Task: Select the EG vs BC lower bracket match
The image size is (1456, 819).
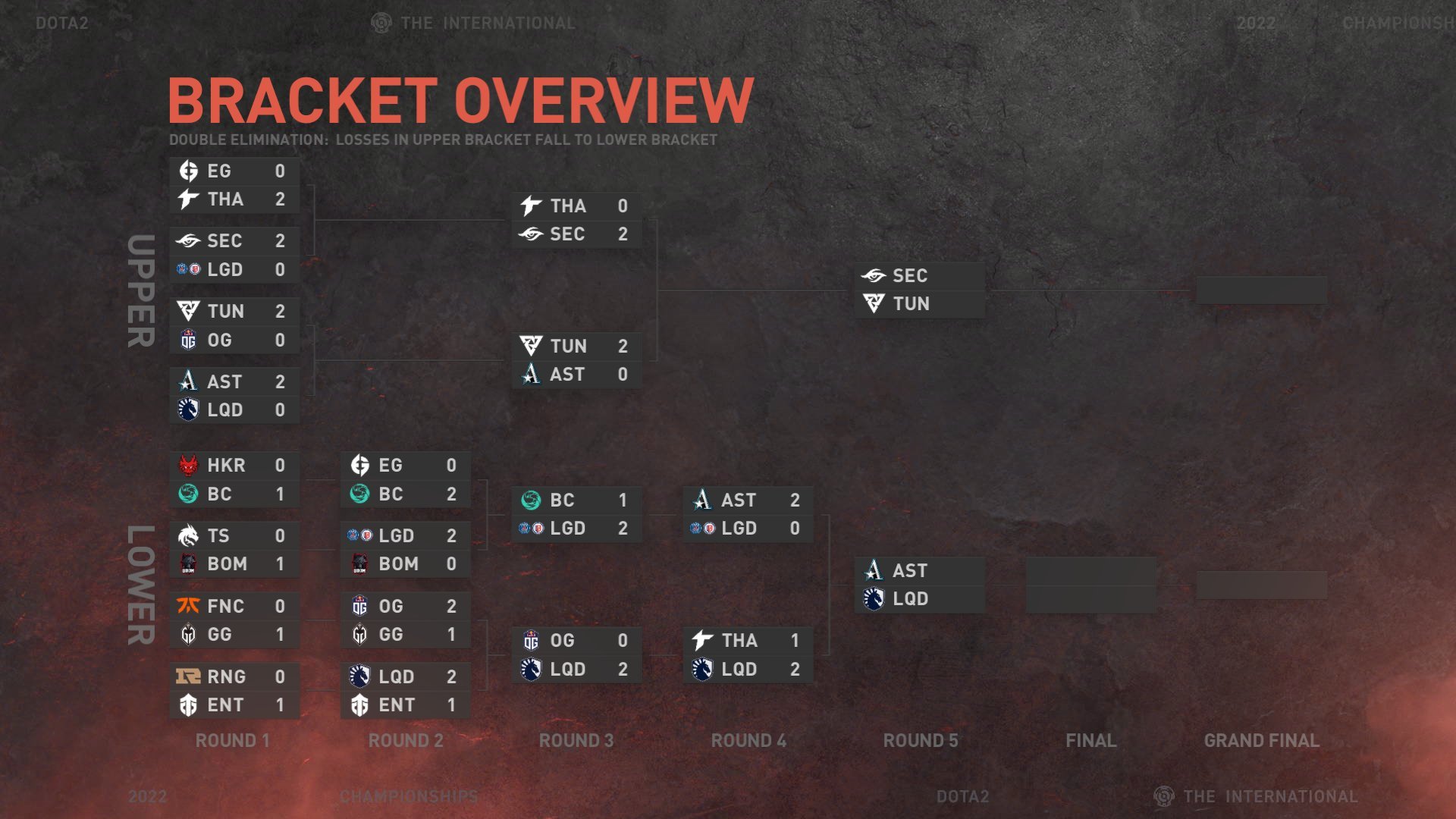Action: tap(405, 479)
